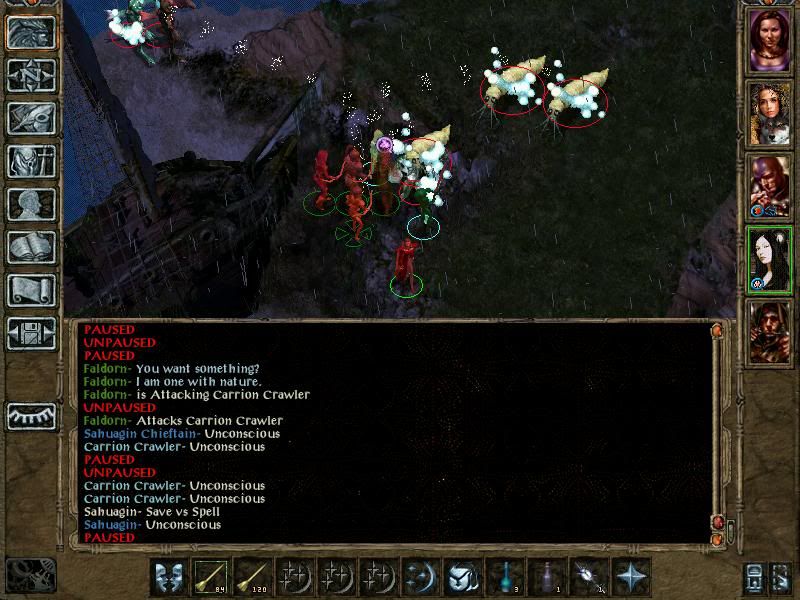This screenshot has height=600, width=800.
Task: Open the journal with the quill icon
Action: click(31, 118)
